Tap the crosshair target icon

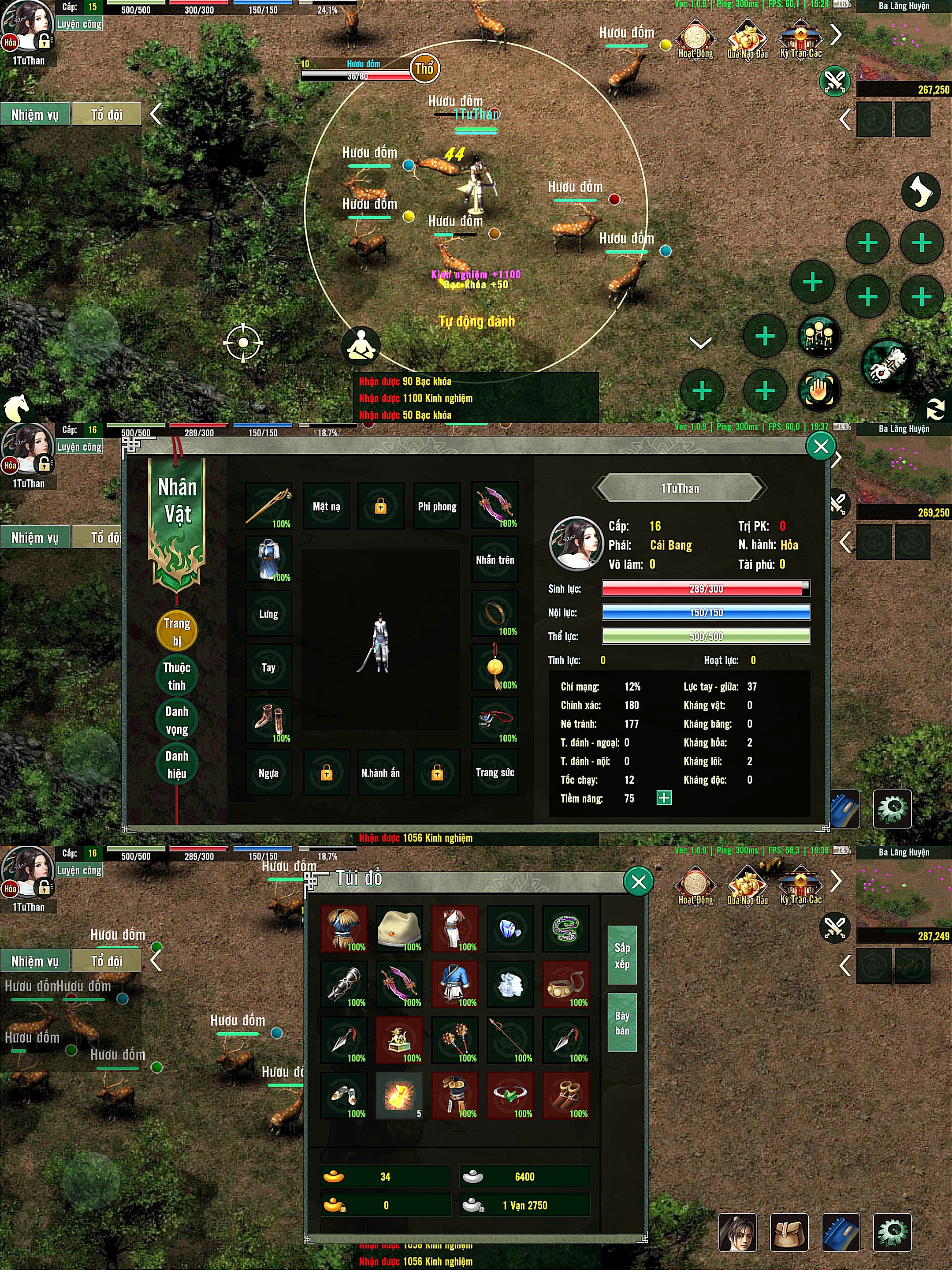(x=243, y=343)
